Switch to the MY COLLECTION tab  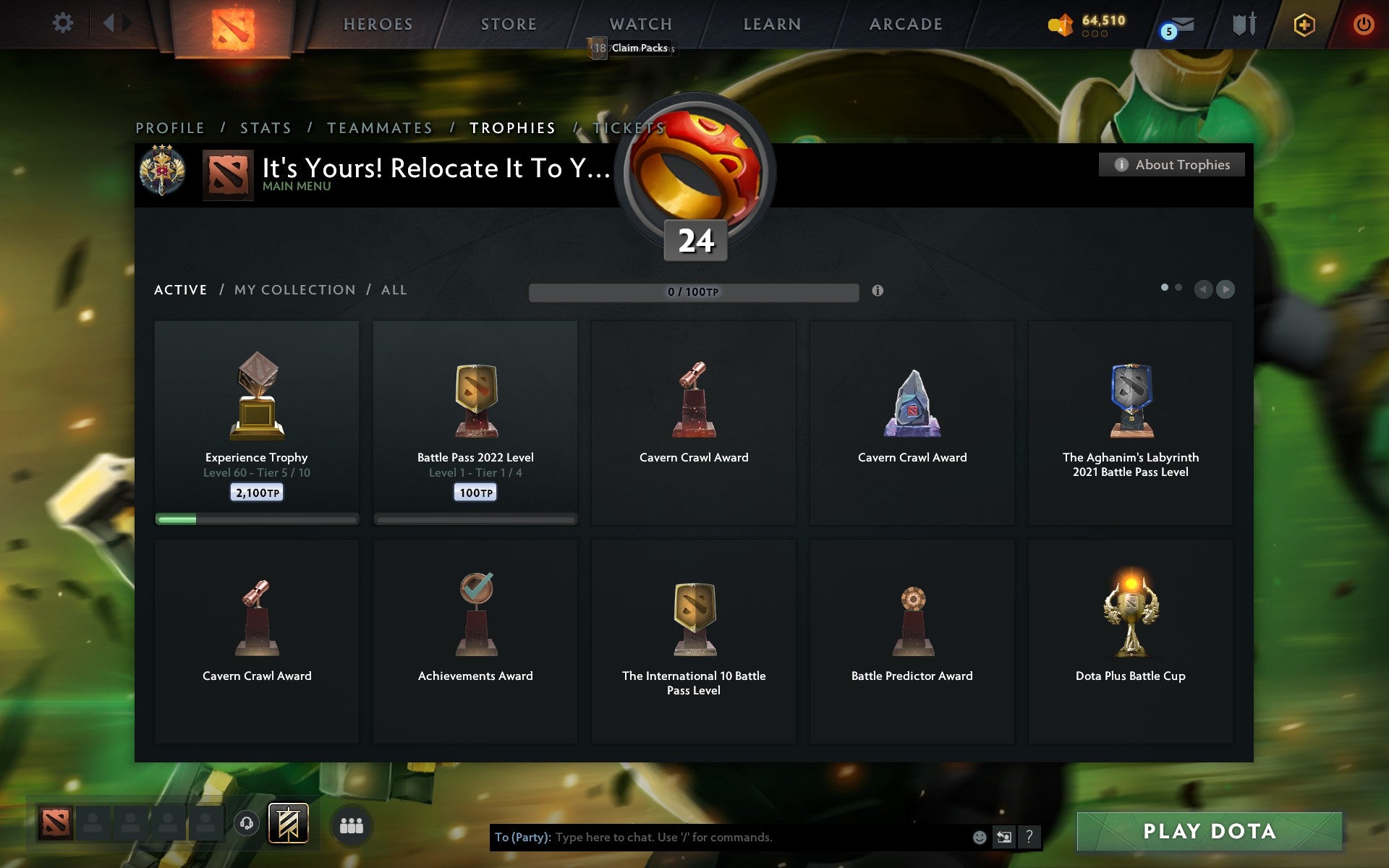pos(294,289)
